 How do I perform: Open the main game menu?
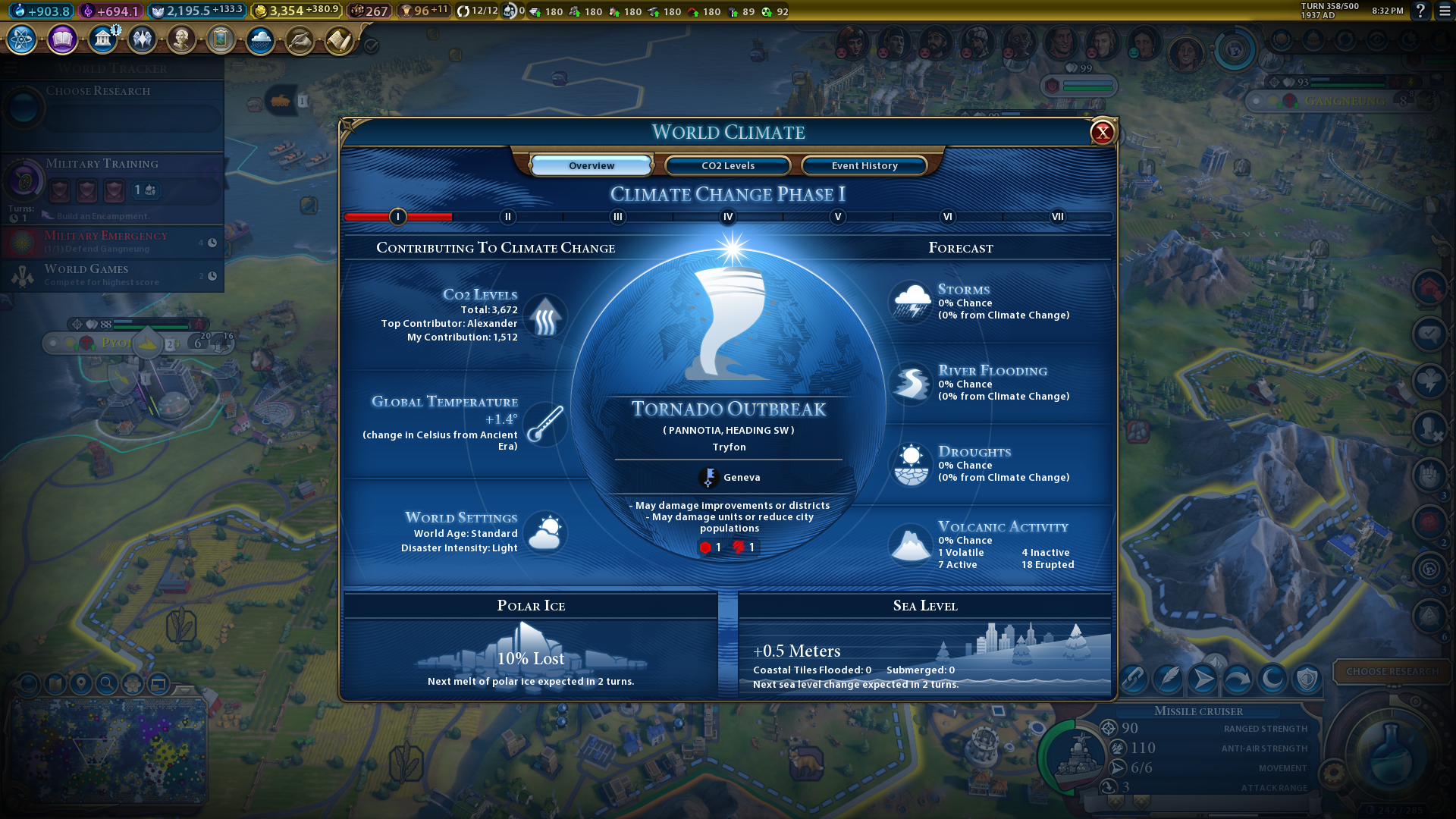(1445, 11)
